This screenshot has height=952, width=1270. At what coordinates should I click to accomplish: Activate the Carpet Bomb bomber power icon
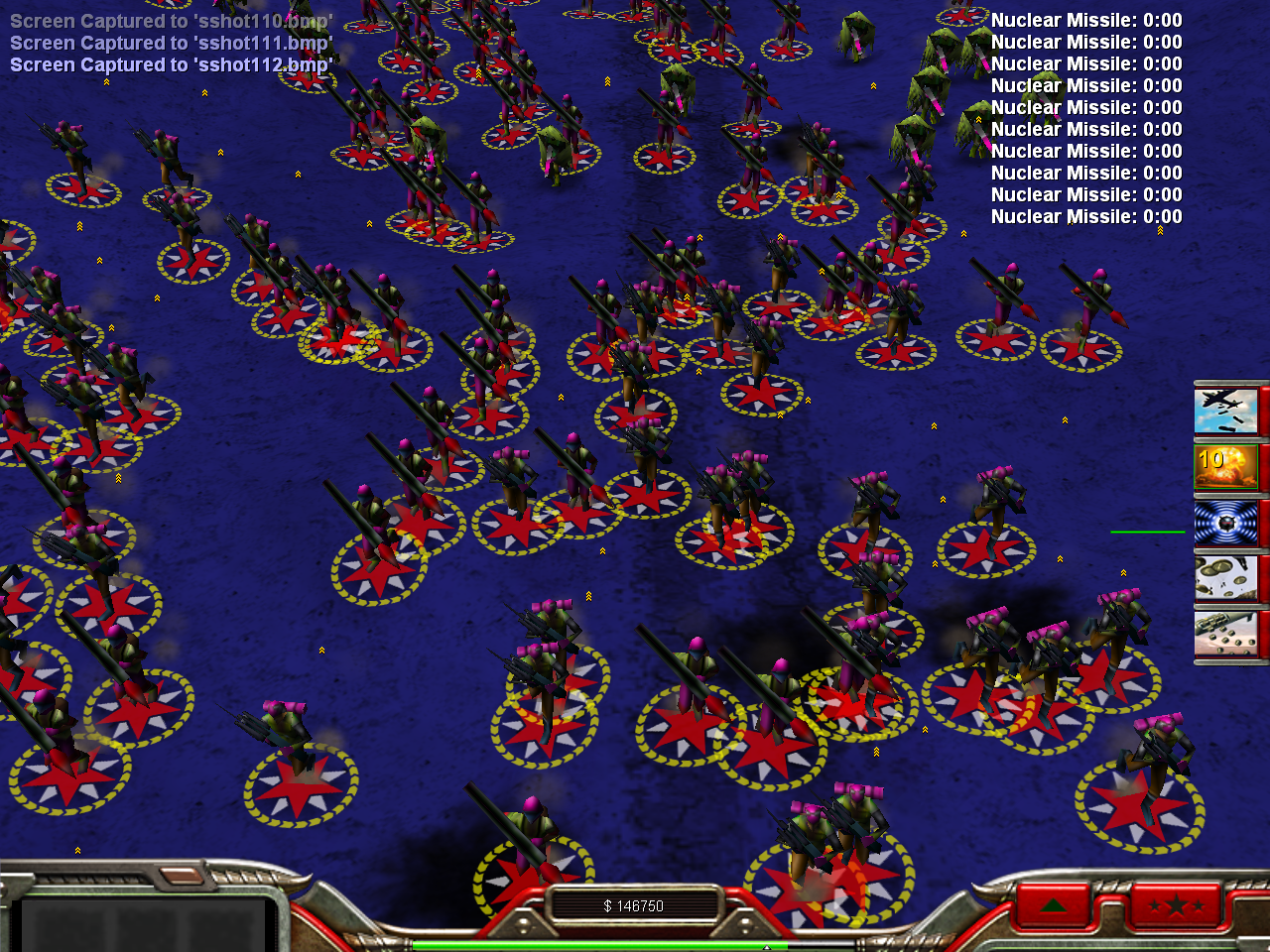pos(1226,411)
